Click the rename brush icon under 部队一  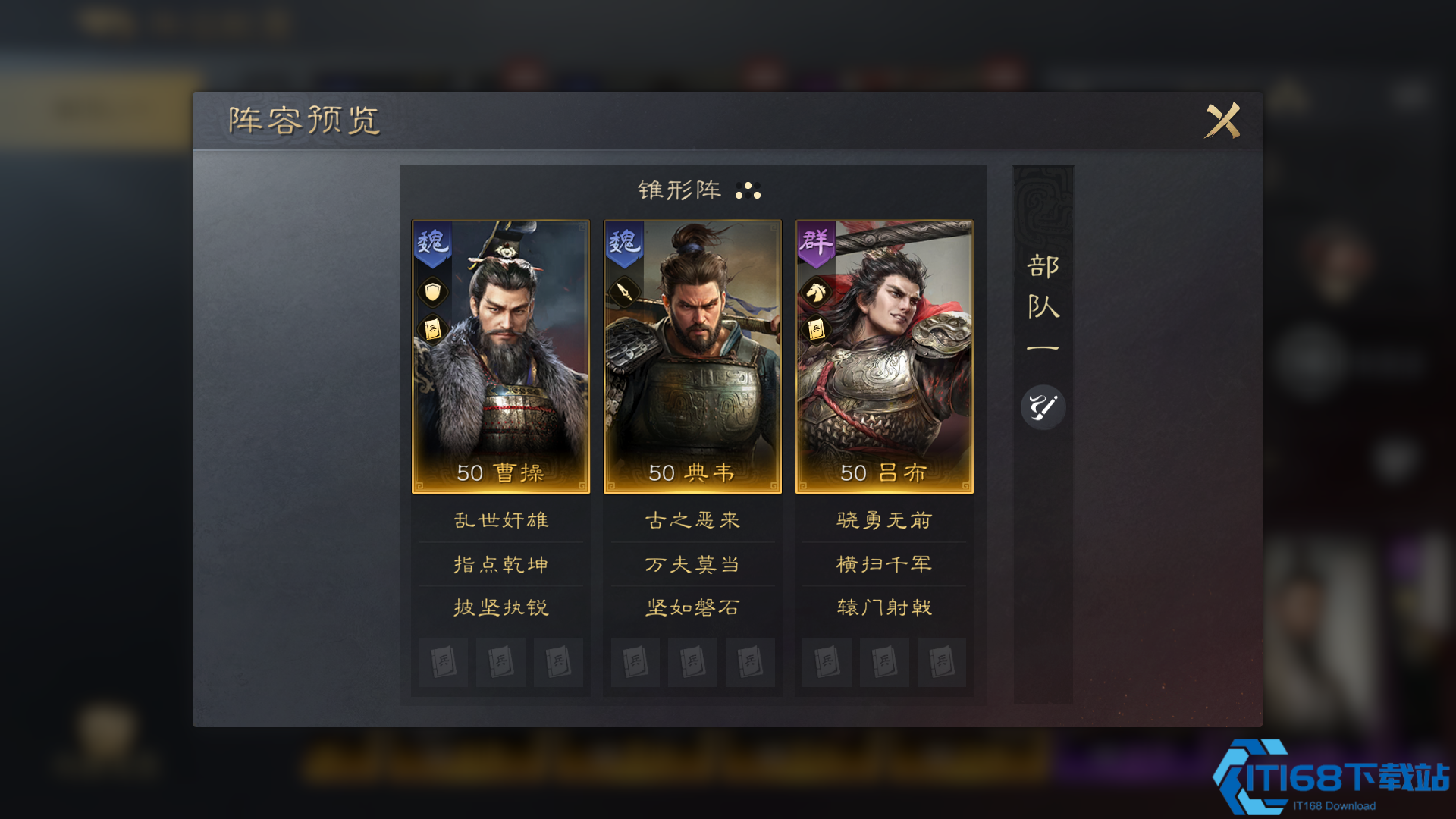[1043, 407]
